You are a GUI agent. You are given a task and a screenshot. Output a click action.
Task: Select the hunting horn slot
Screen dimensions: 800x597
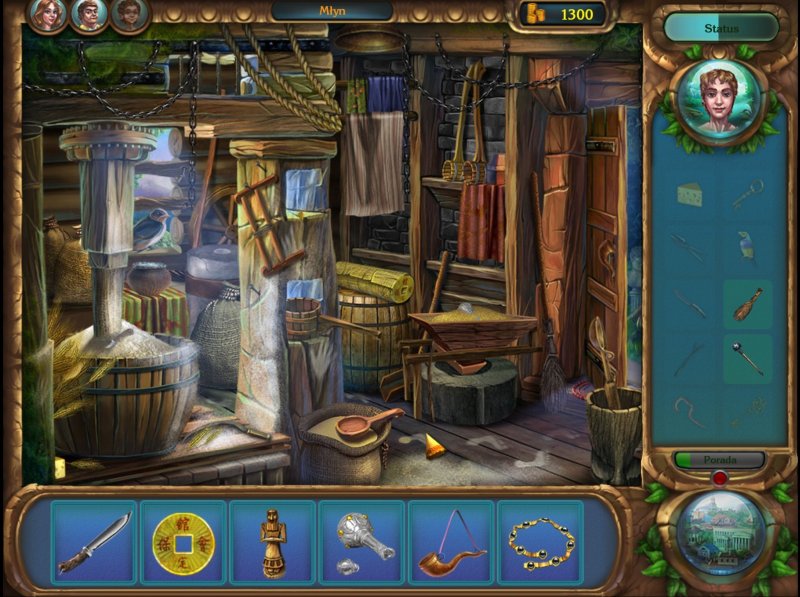(451, 543)
